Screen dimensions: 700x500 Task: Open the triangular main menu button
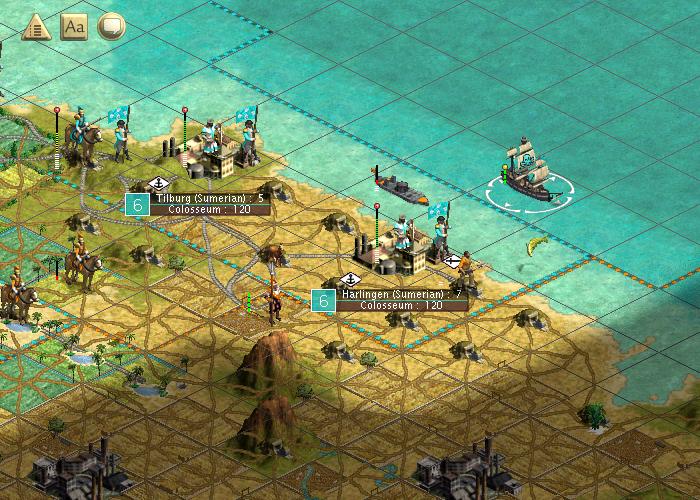pos(36,27)
